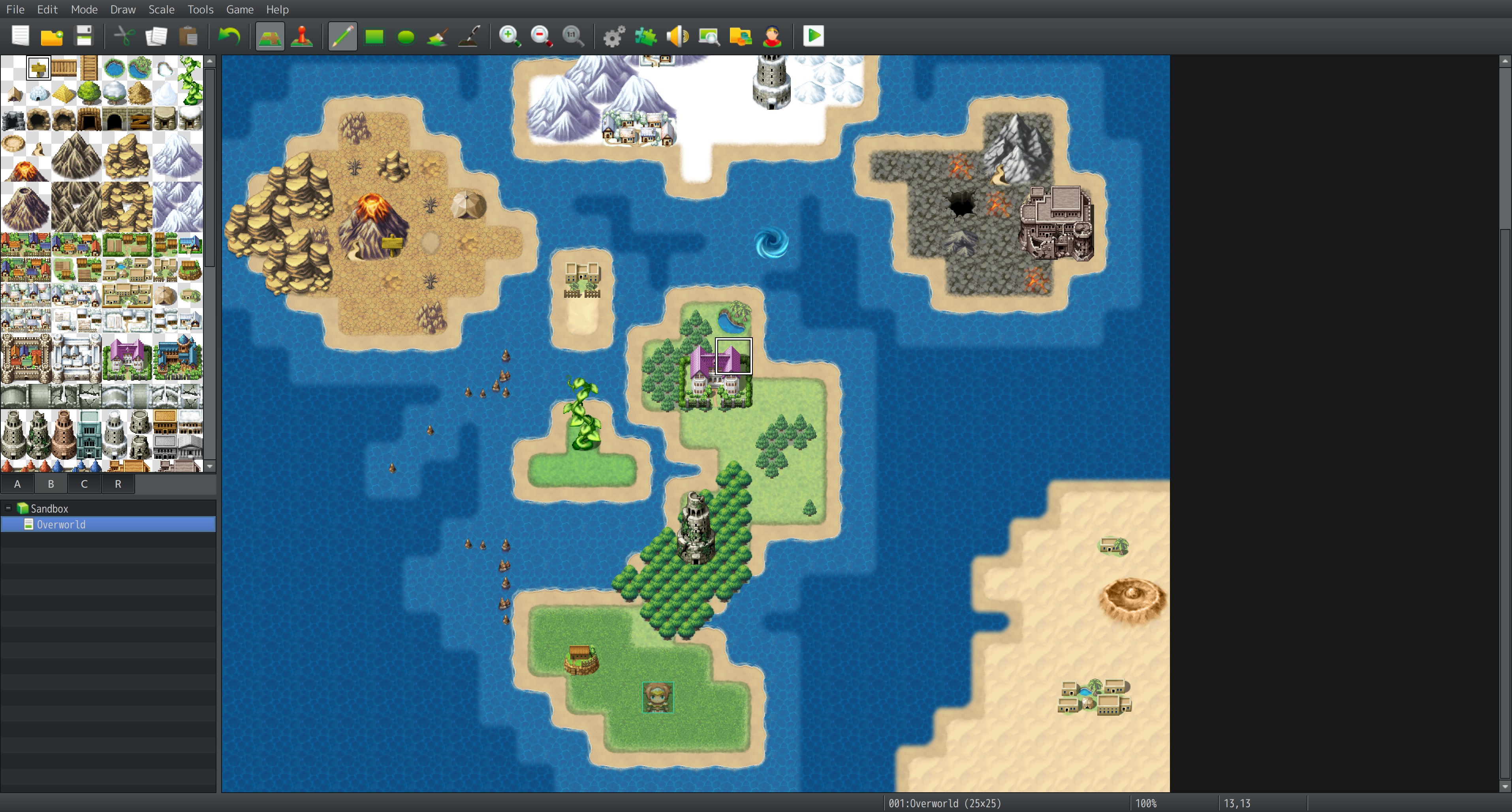Open the Plugin Manager
This screenshot has height=812, width=1512.
[x=645, y=36]
